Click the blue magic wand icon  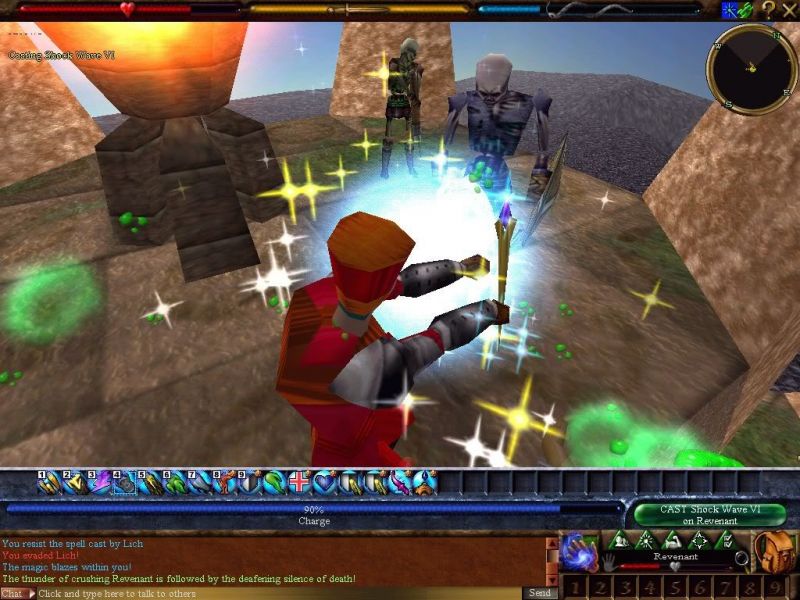coord(730,10)
